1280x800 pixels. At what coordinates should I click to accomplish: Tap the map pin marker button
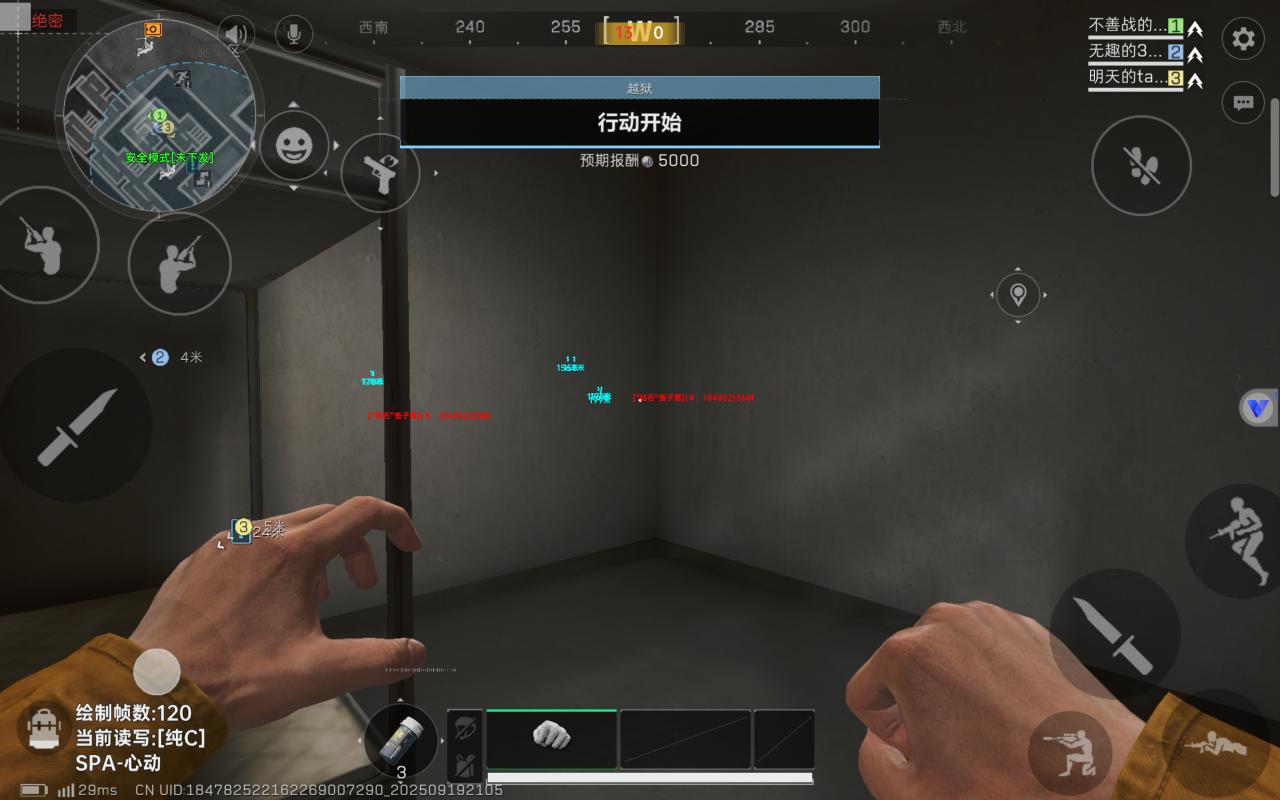(x=1018, y=295)
